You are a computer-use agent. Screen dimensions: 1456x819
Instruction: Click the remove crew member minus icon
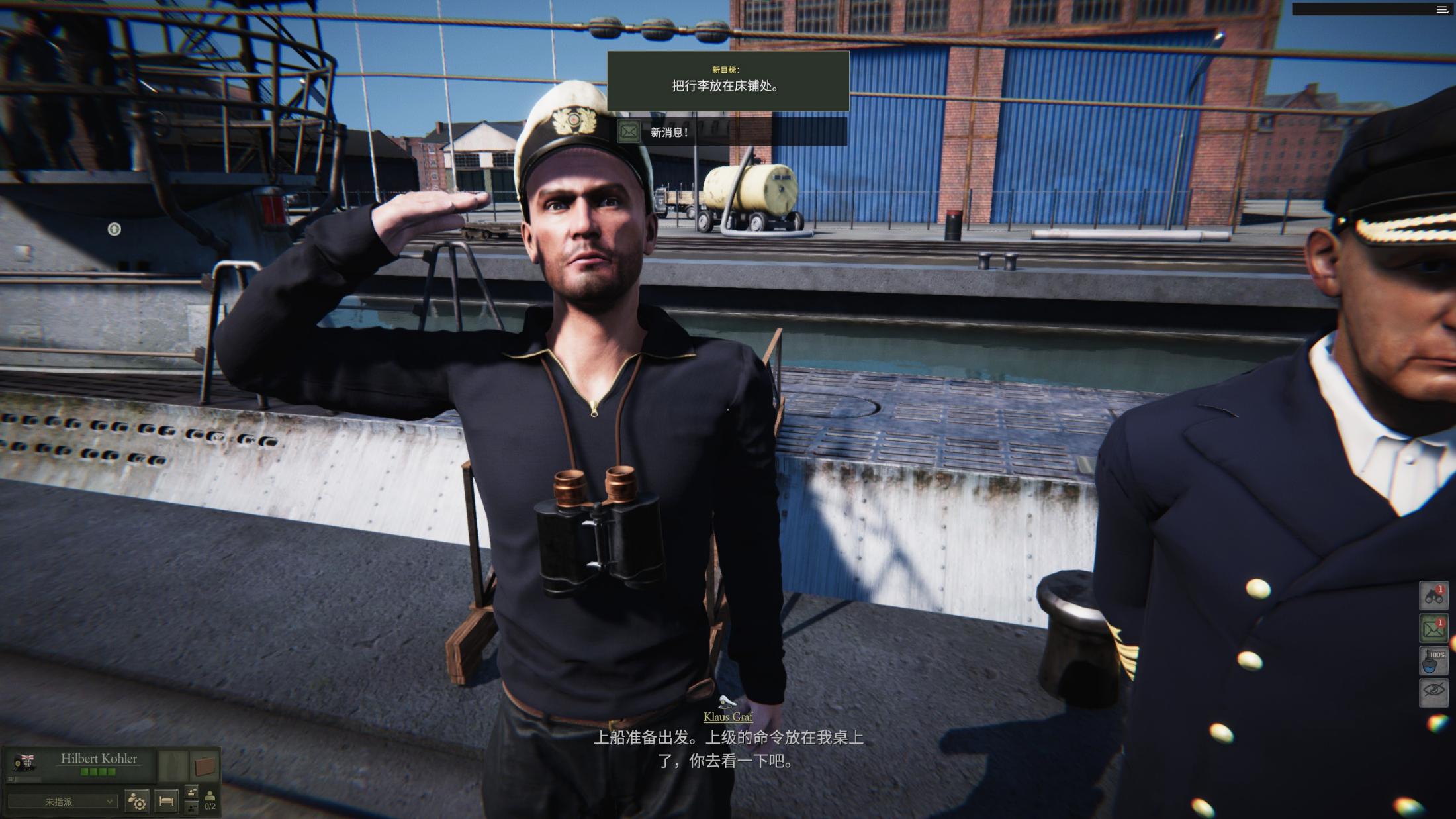[192, 807]
